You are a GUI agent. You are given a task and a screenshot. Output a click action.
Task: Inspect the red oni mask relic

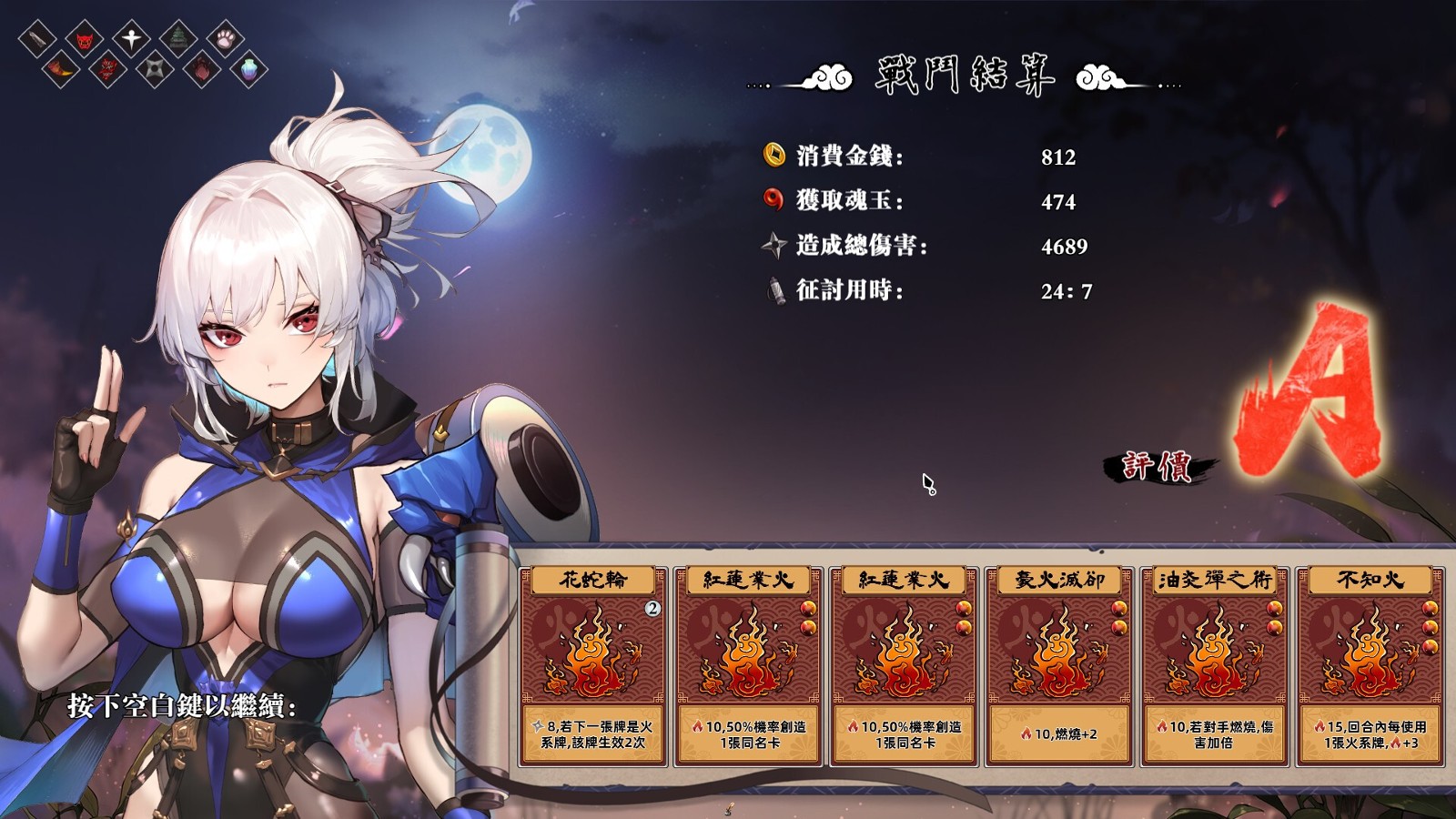click(85, 40)
